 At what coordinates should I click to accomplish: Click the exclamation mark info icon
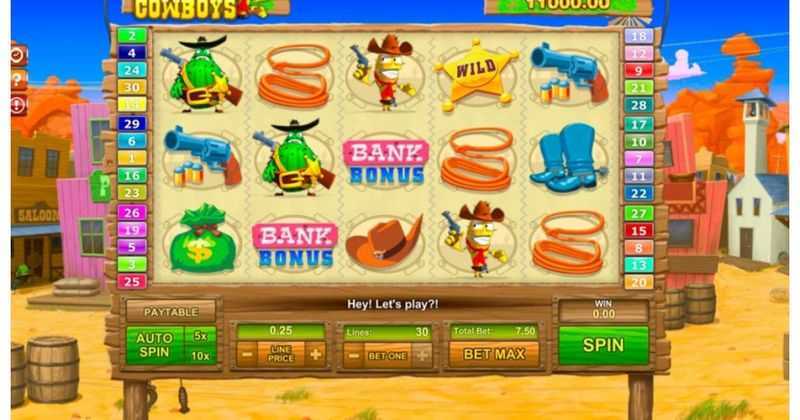(x=18, y=104)
